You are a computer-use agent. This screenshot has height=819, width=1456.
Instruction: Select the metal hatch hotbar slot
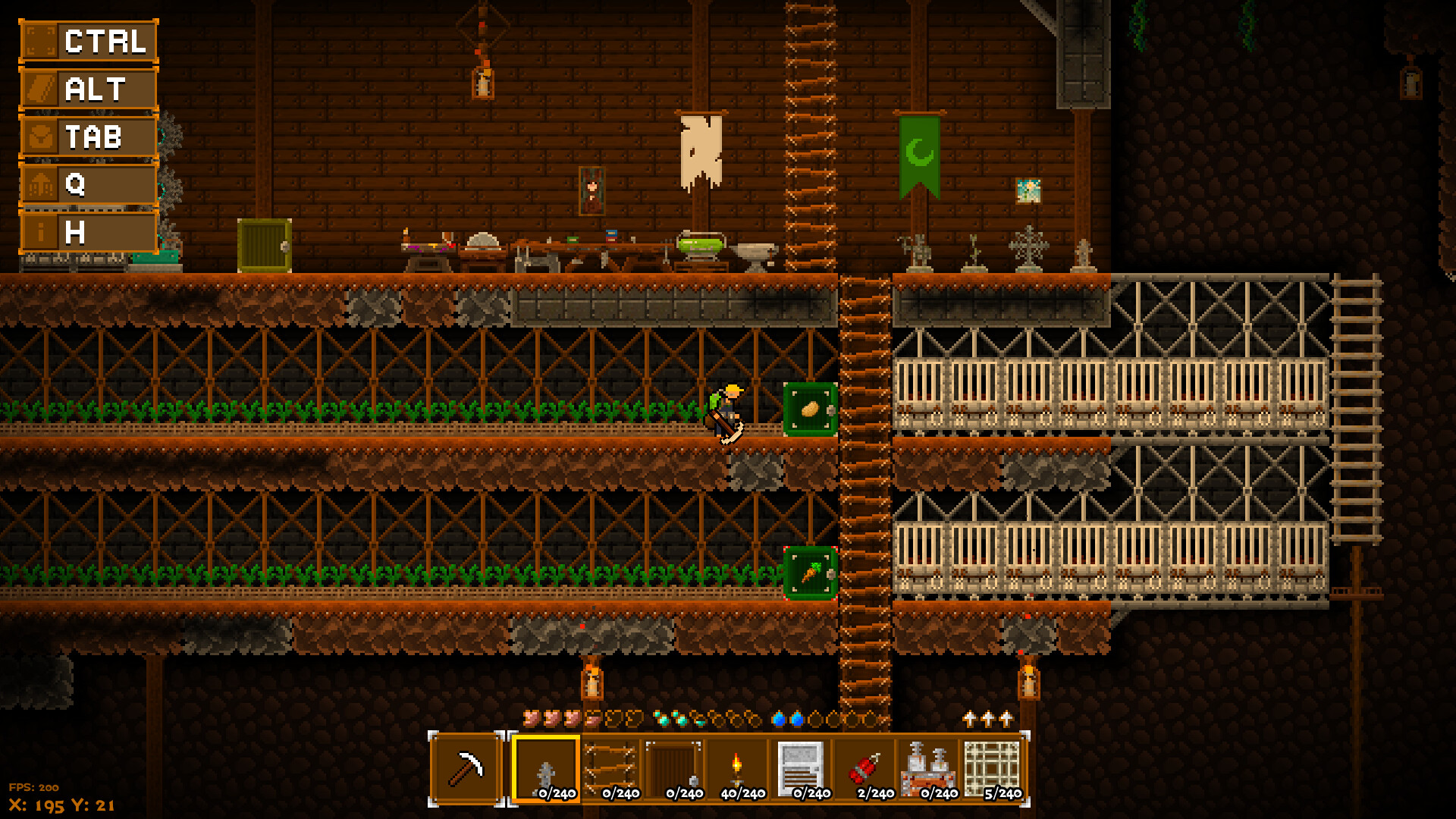click(799, 766)
